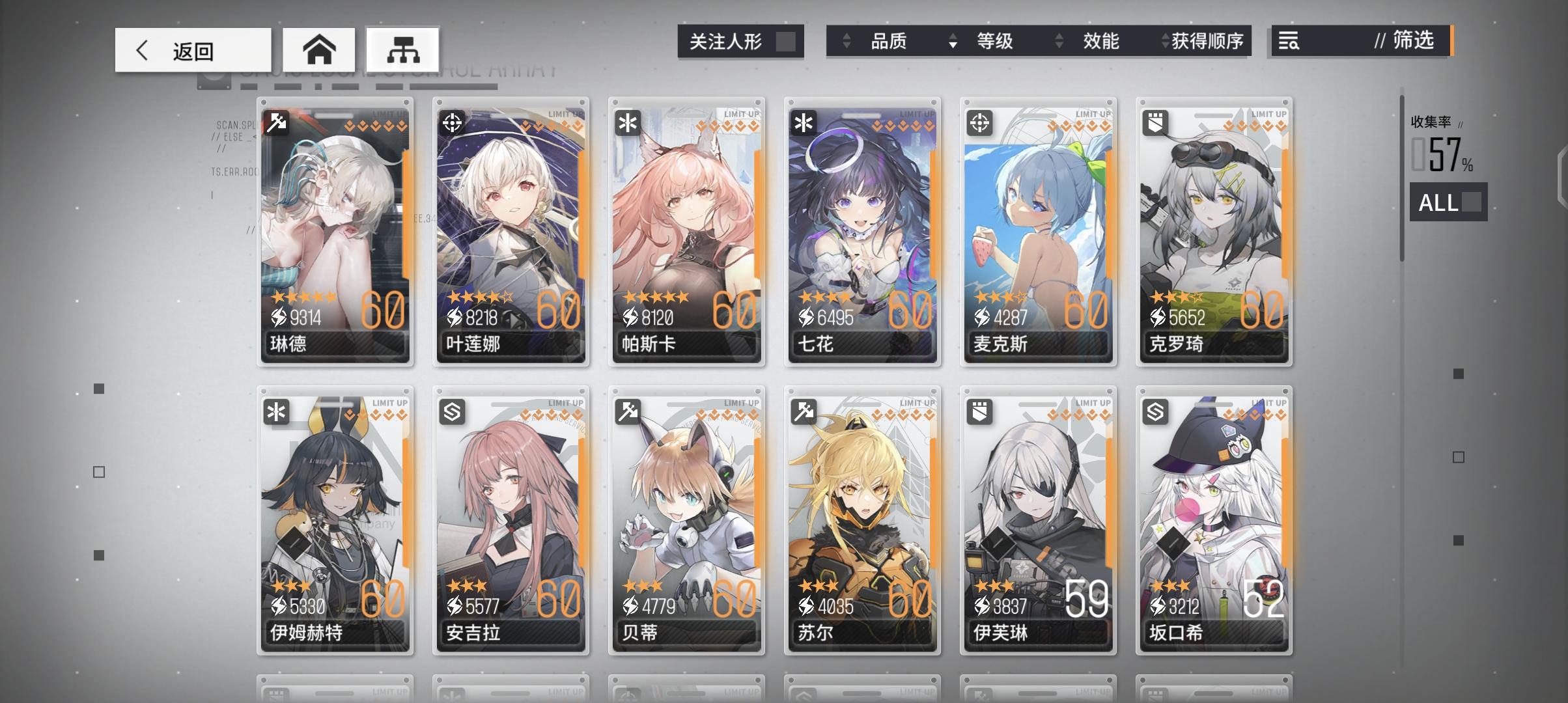1568x703 pixels.
Task: Click the medic class icon on 安吉拉's card
Action: (451, 410)
